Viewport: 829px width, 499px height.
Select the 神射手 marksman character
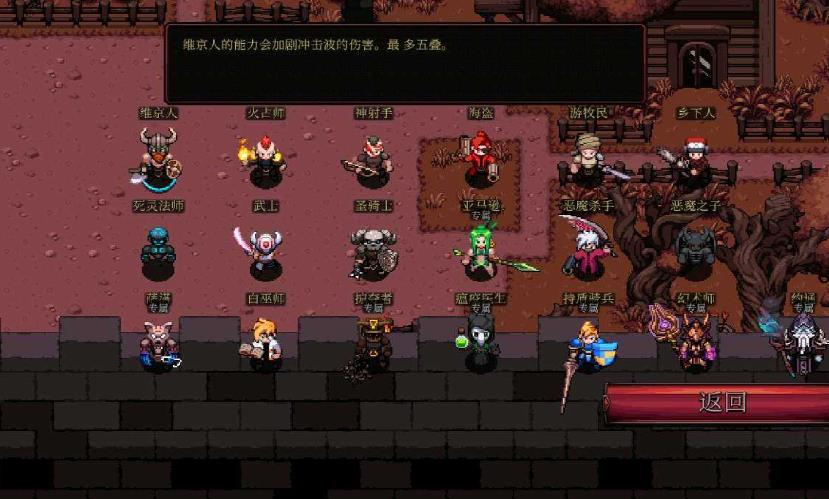(x=372, y=160)
